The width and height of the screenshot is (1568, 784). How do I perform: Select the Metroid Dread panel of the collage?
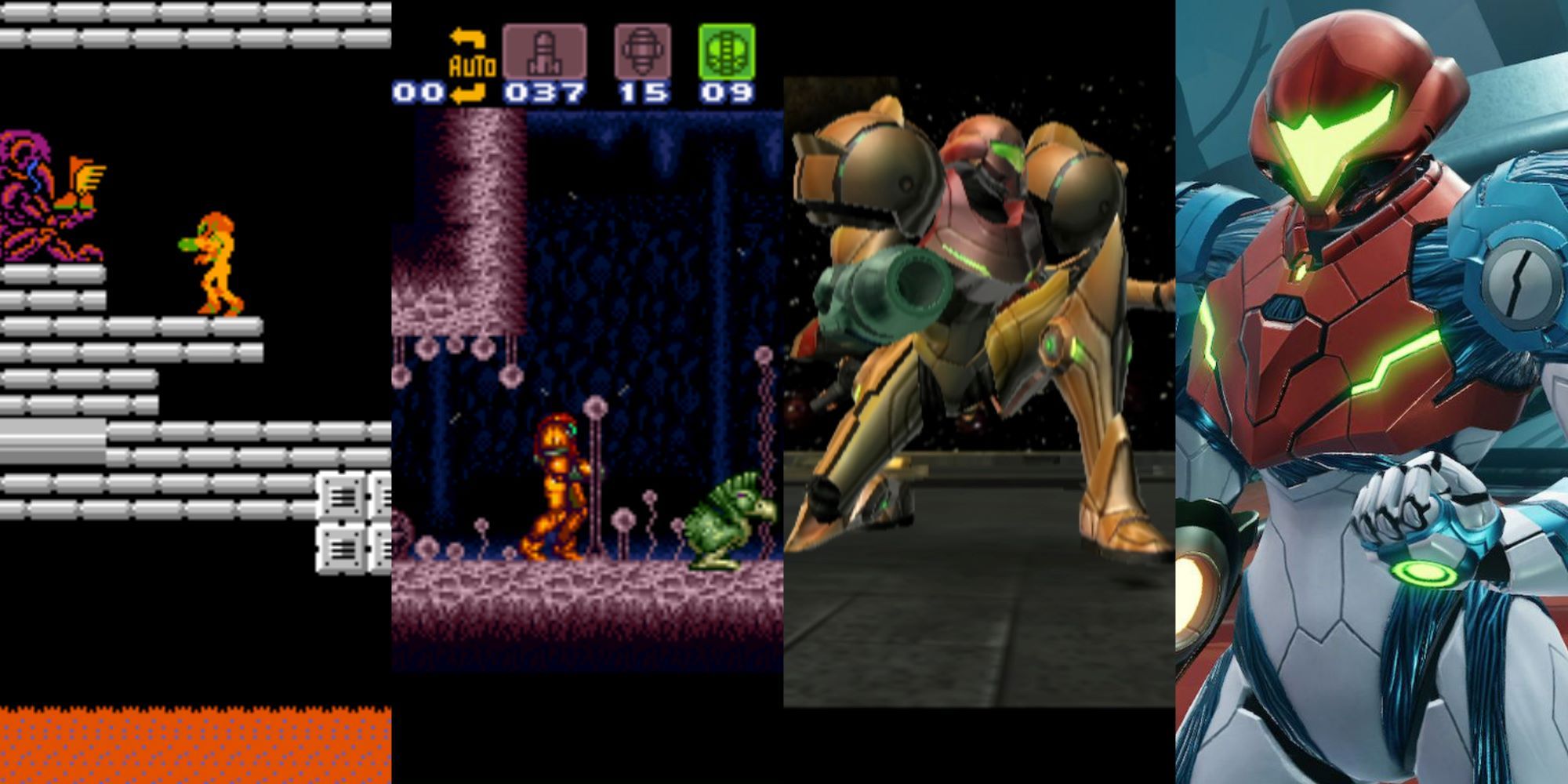1372,392
